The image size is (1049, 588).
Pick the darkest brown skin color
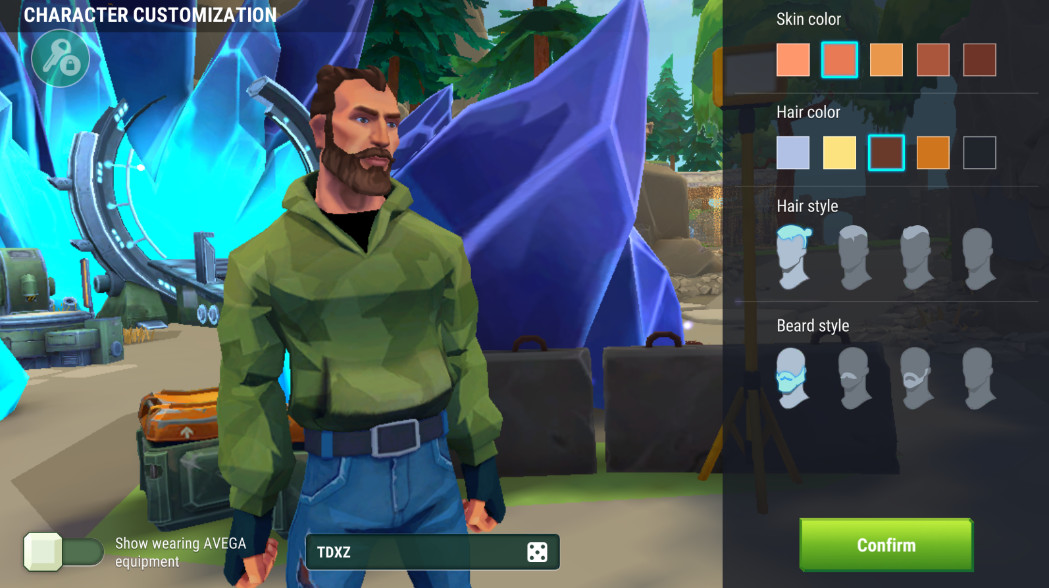point(979,60)
